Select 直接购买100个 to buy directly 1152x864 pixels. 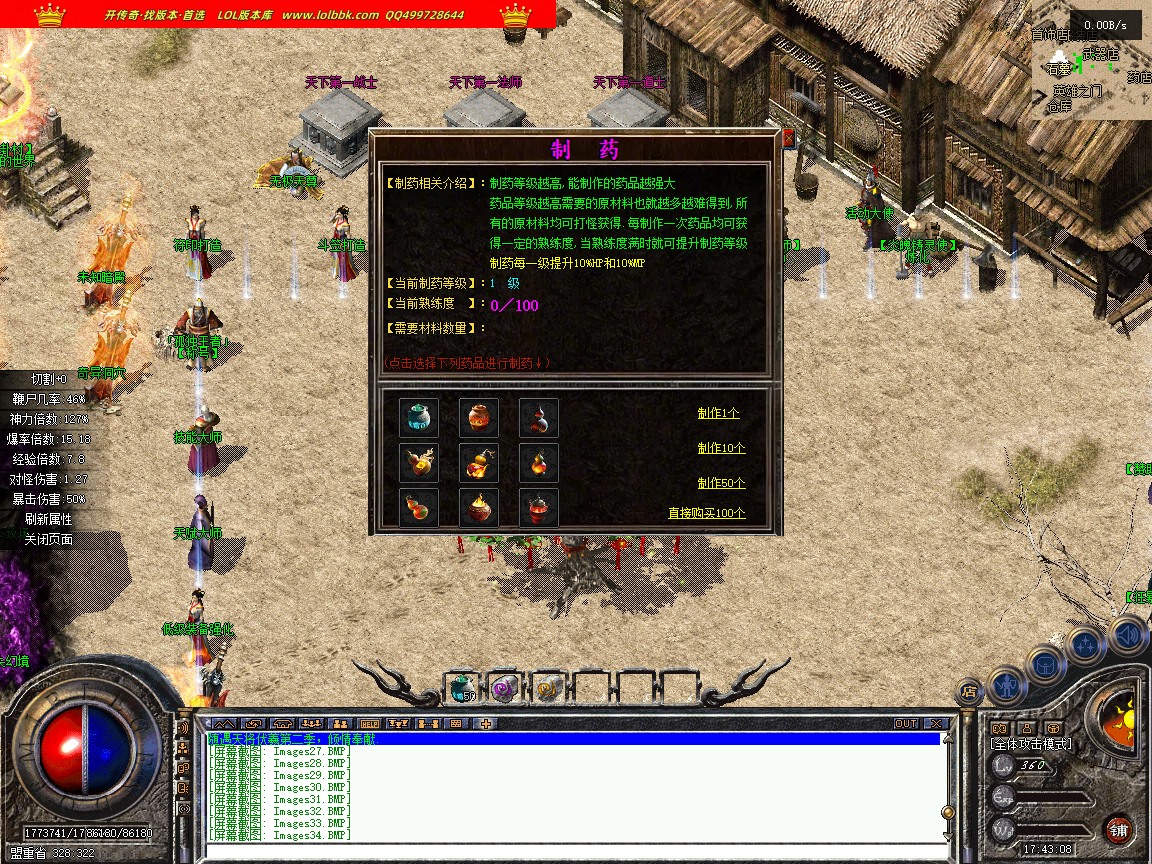(707, 513)
